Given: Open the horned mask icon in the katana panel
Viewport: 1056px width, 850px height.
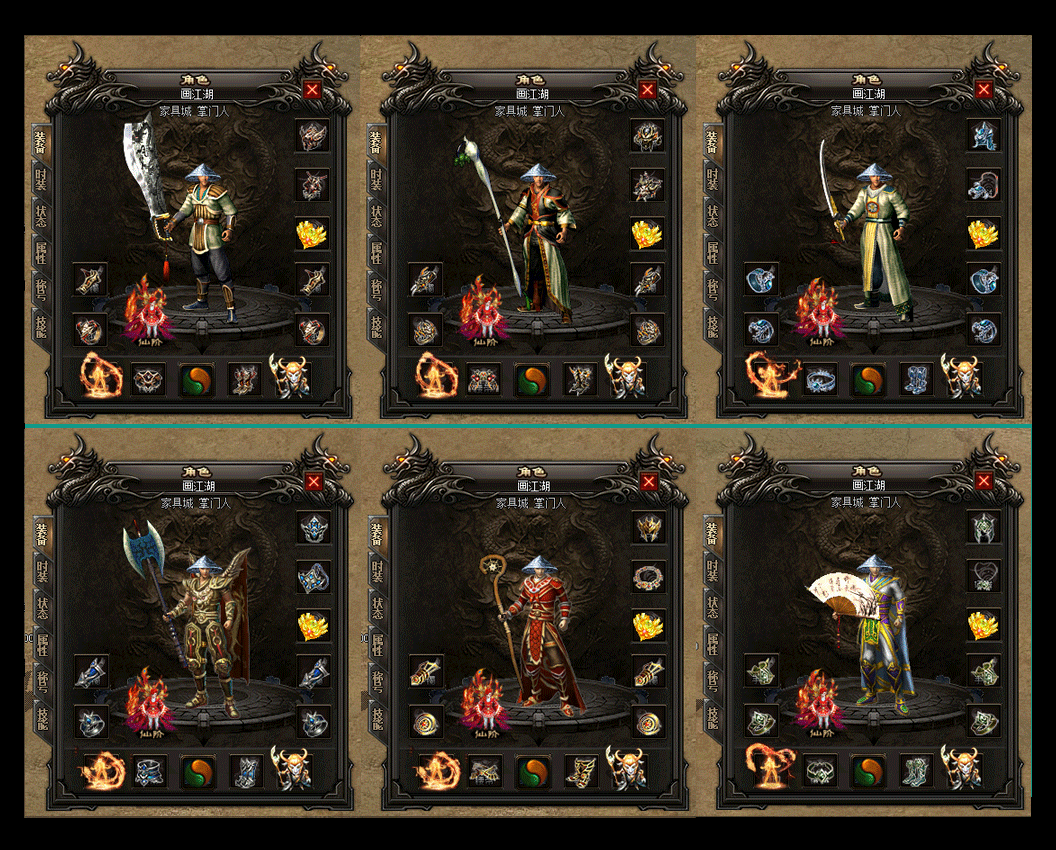Looking at the screenshot, I should (x=962, y=377).
